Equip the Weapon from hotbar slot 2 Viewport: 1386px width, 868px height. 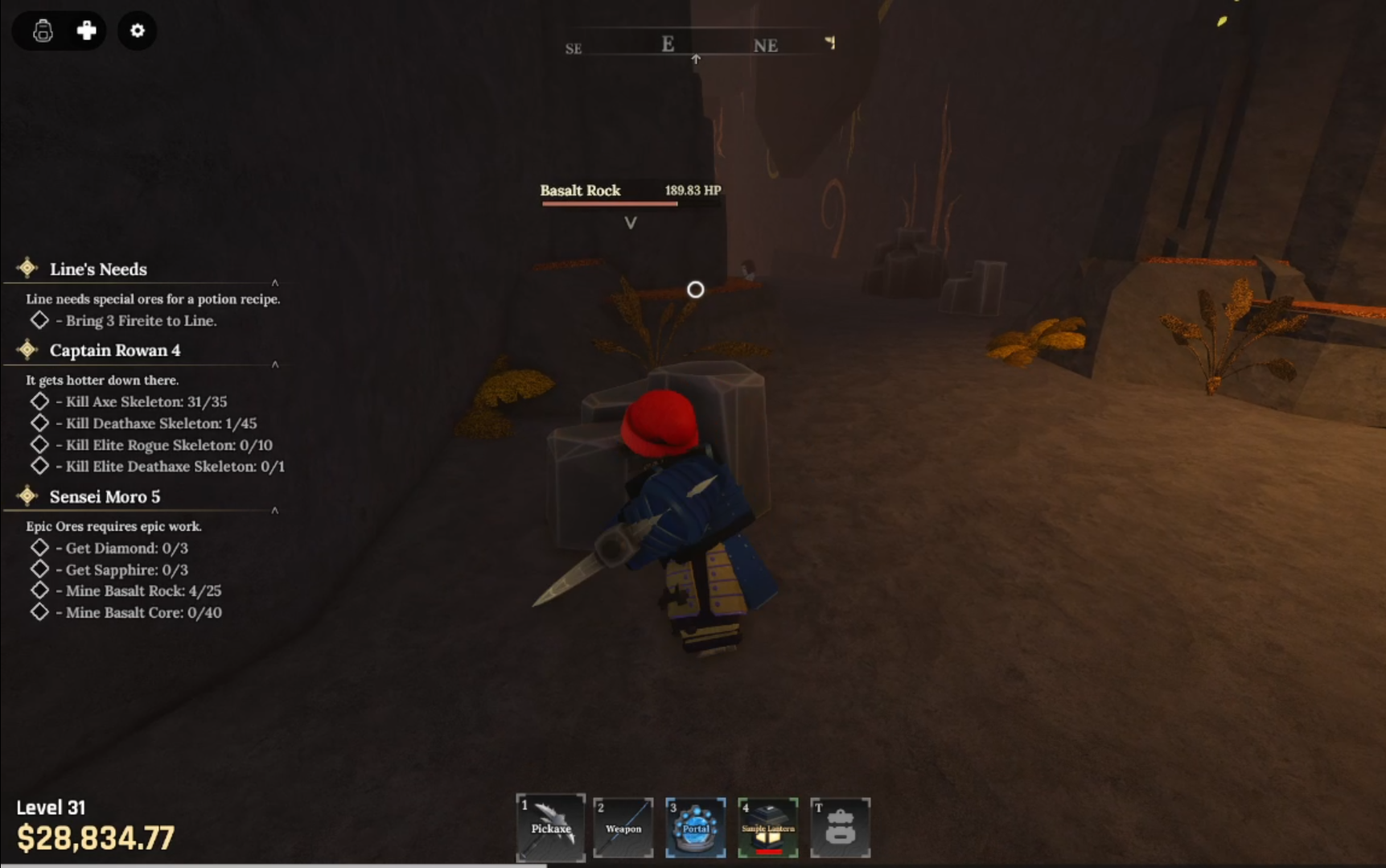tap(623, 827)
